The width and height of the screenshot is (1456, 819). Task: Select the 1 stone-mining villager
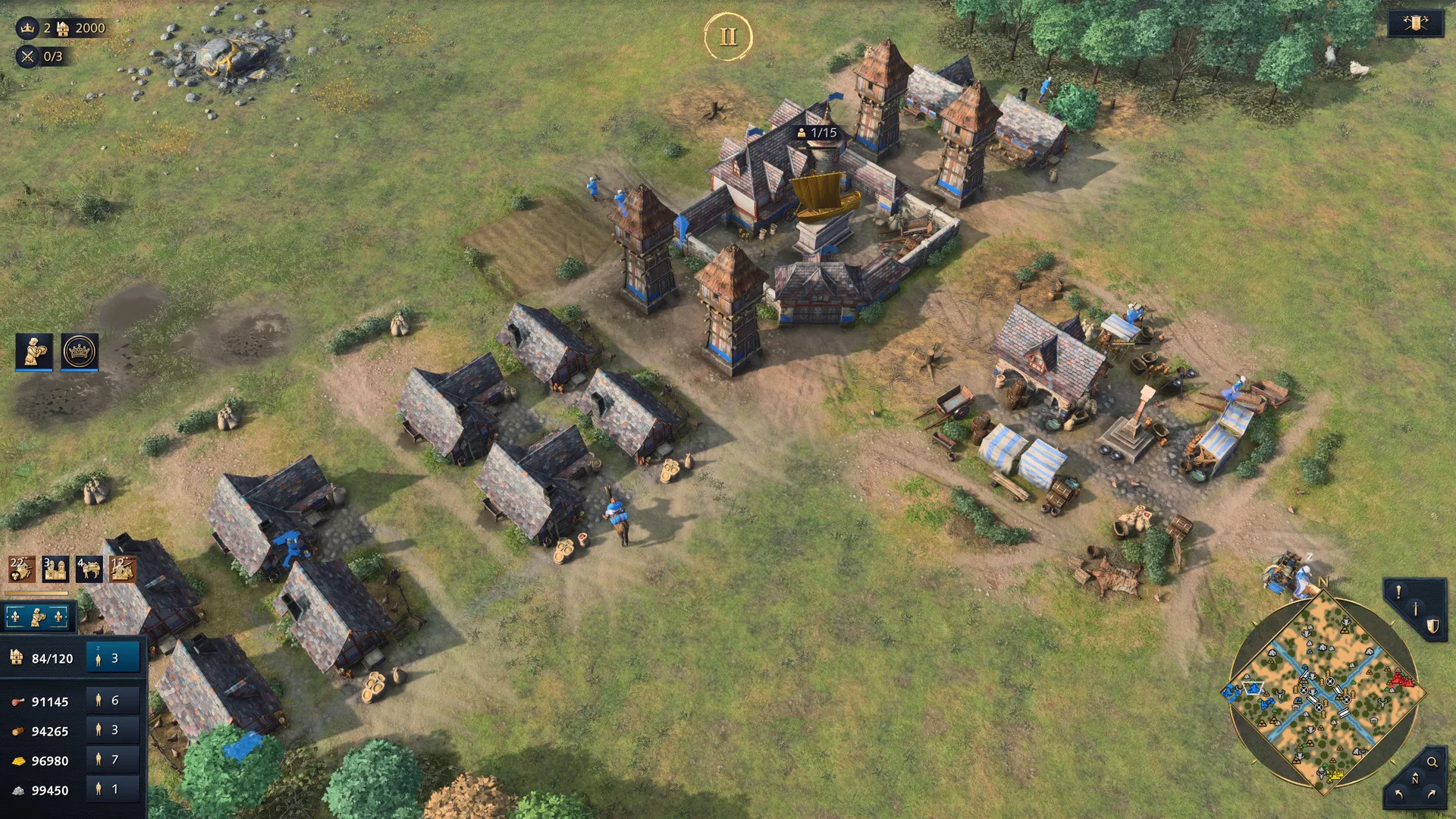click(113, 789)
